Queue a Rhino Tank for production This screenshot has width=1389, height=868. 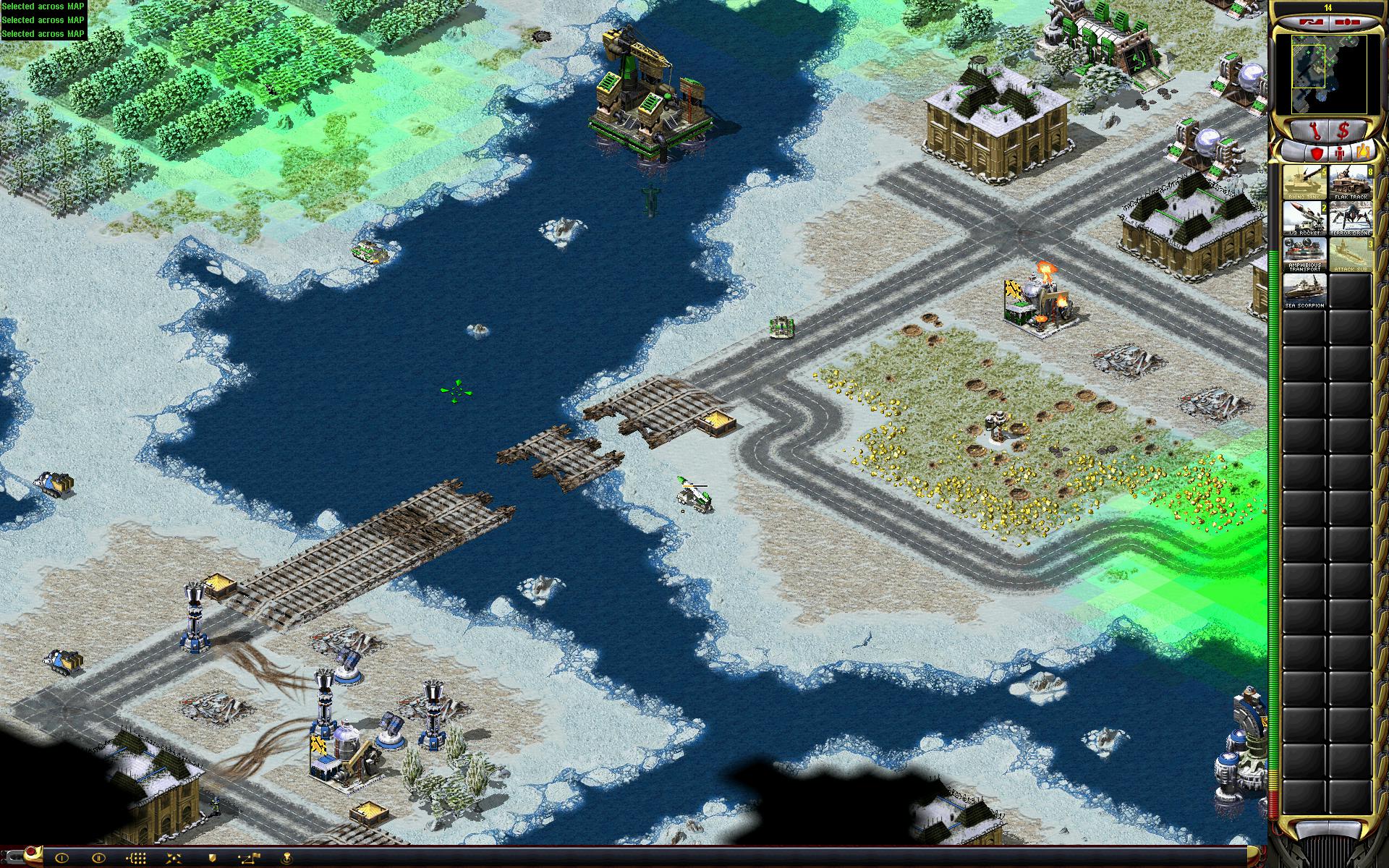coord(1304,182)
